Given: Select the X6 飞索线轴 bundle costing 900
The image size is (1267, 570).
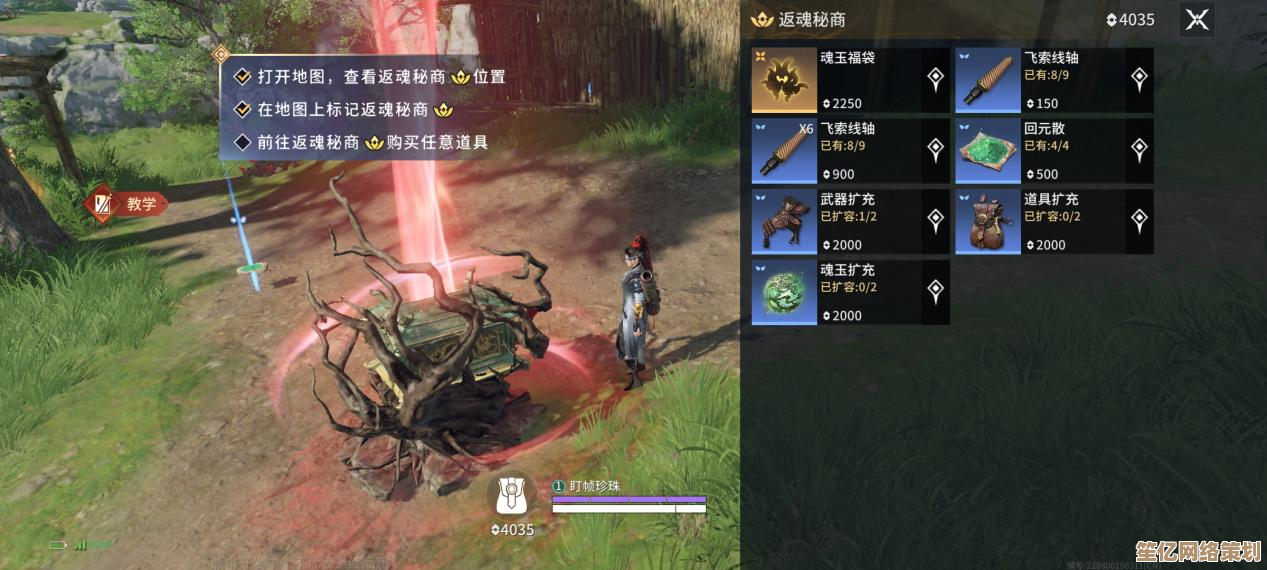Looking at the screenshot, I should pyautogui.click(x=850, y=151).
